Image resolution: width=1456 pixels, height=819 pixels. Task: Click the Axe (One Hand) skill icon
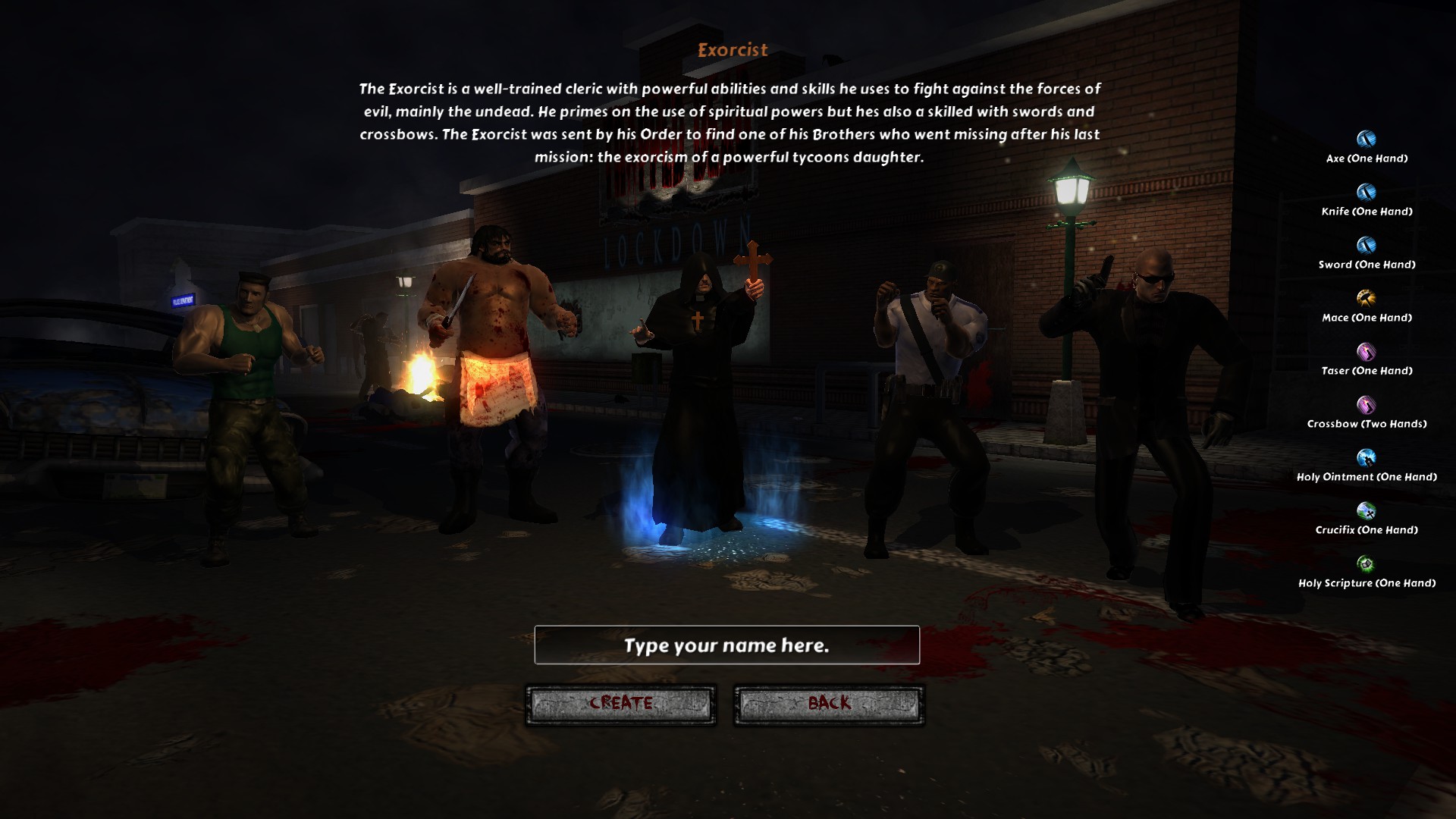[x=1366, y=139]
